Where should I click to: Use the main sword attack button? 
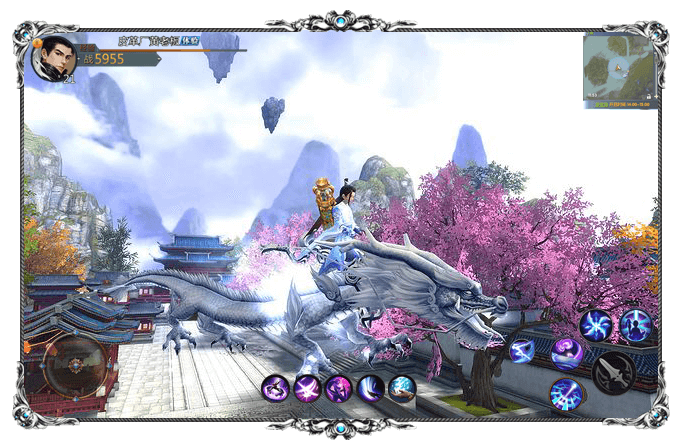(613, 374)
